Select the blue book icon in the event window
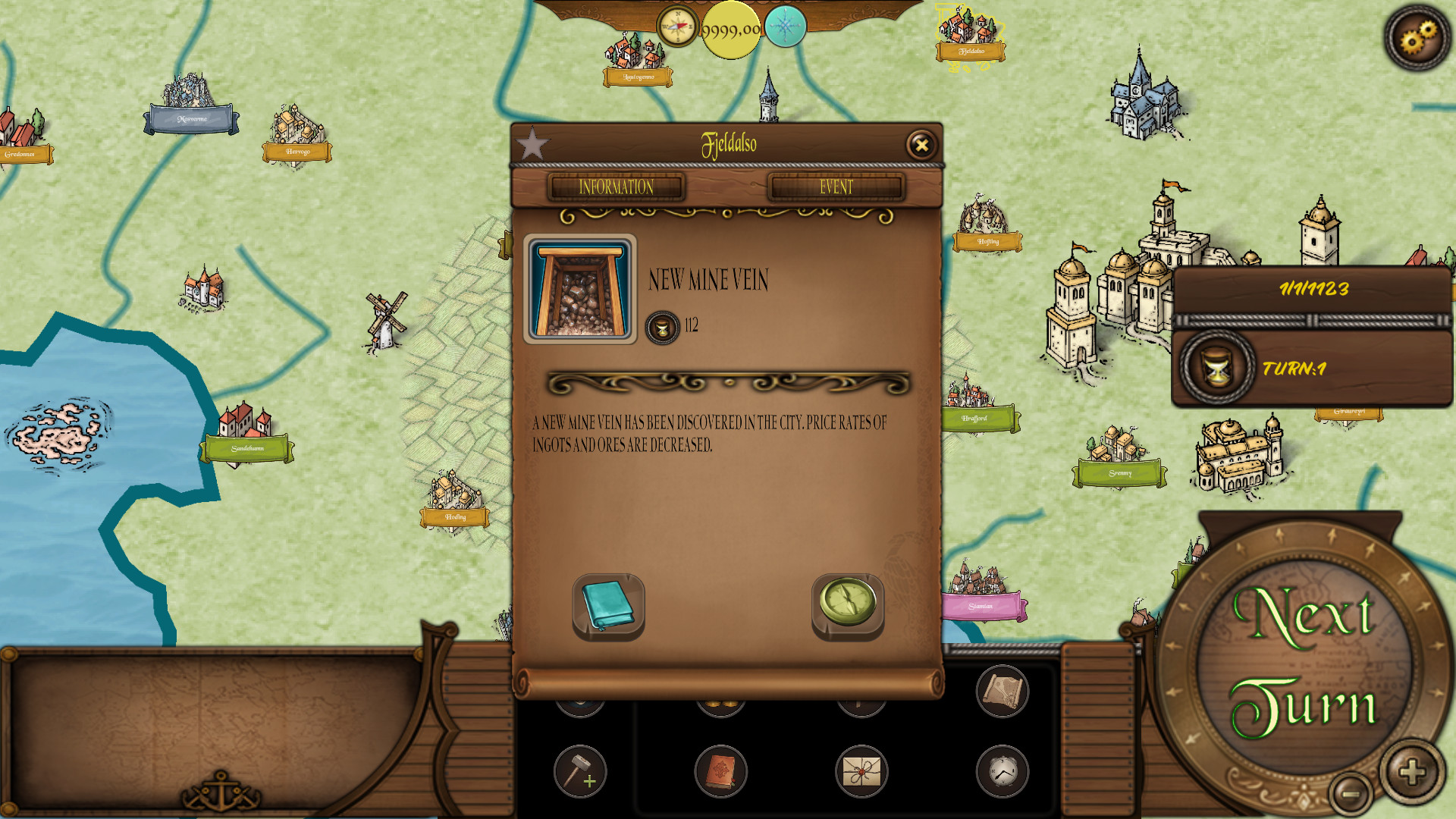The height and width of the screenshot is (819, 1456). click(x=607, y=604)
